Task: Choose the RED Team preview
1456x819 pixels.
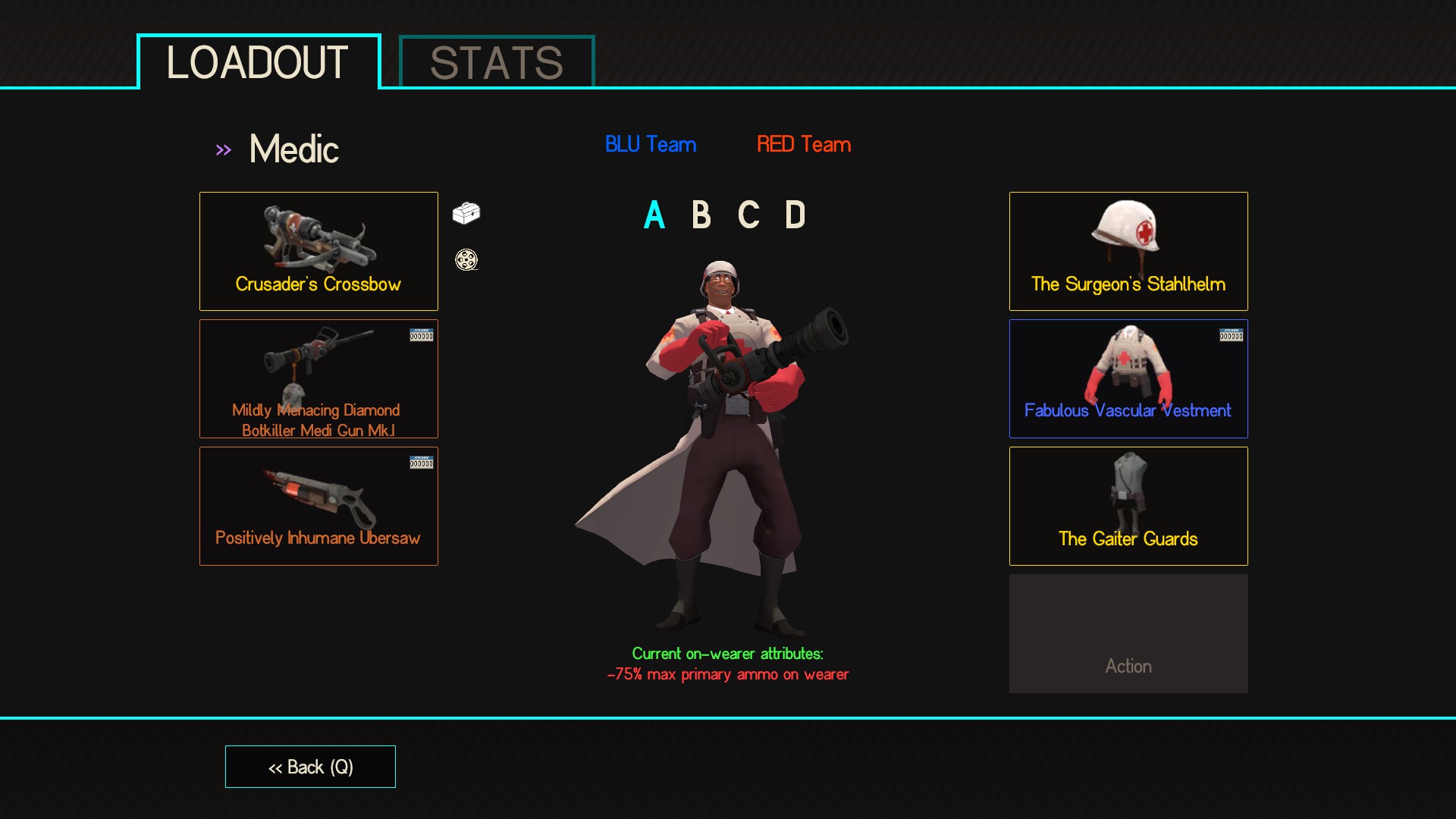Action: (804, 144)
